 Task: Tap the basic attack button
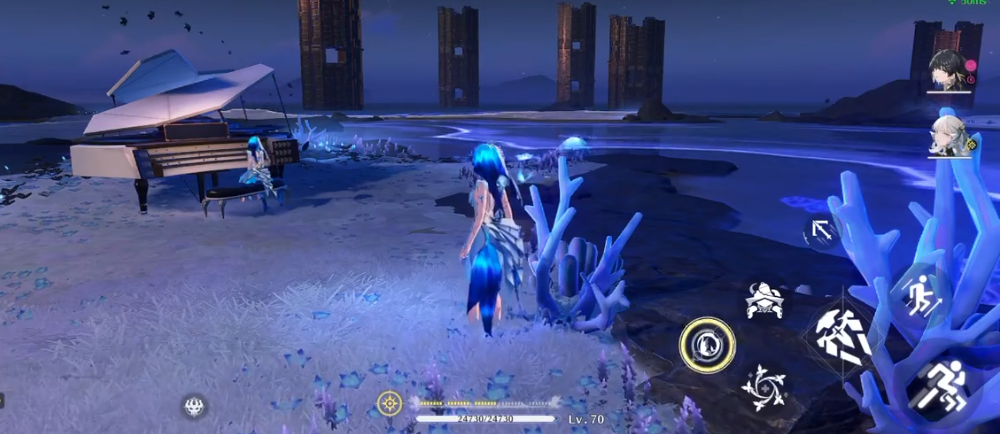pos(843,337)
